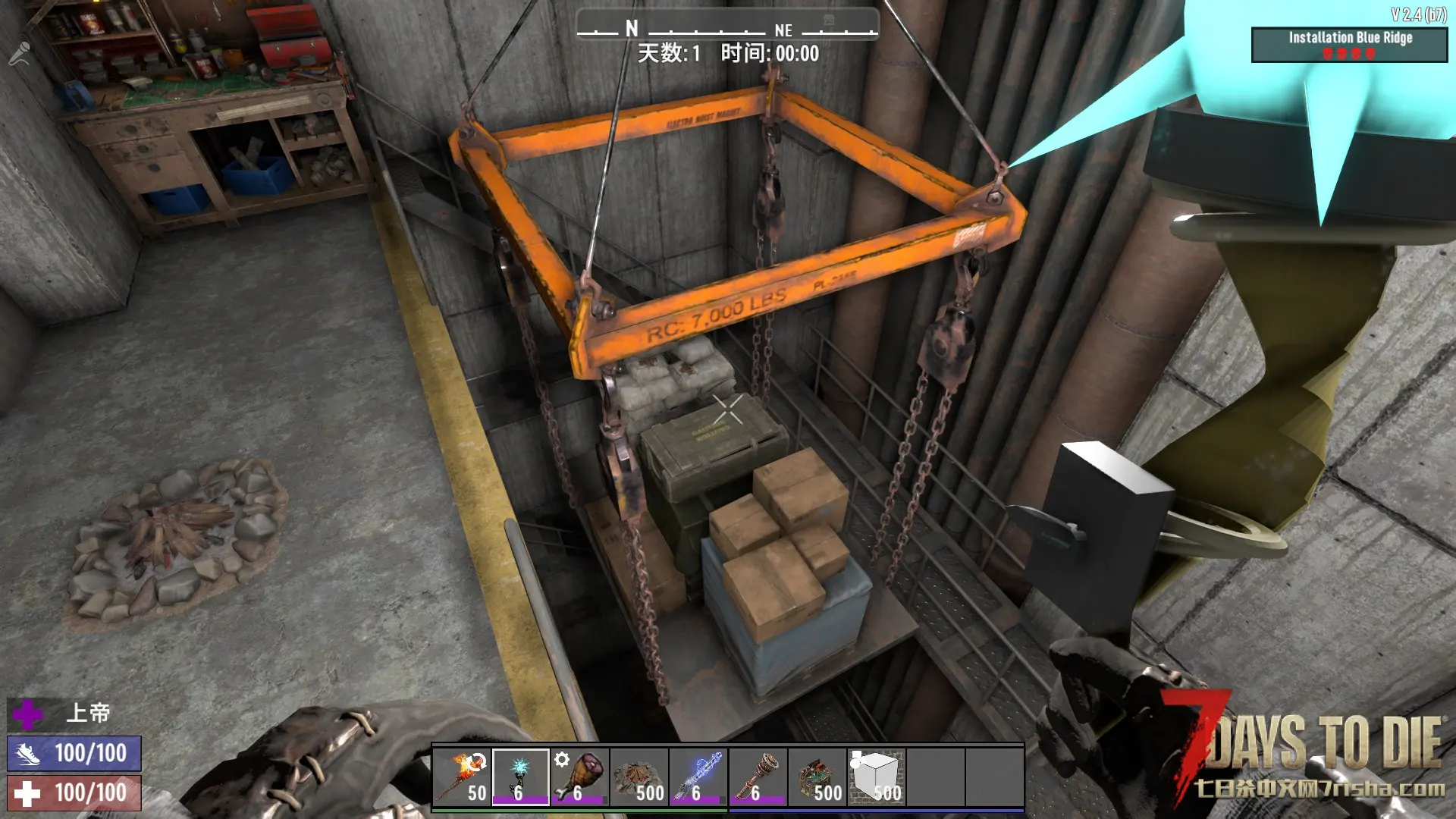Choose the white building block slot
1456x819 pixels.
pos(876,777)
